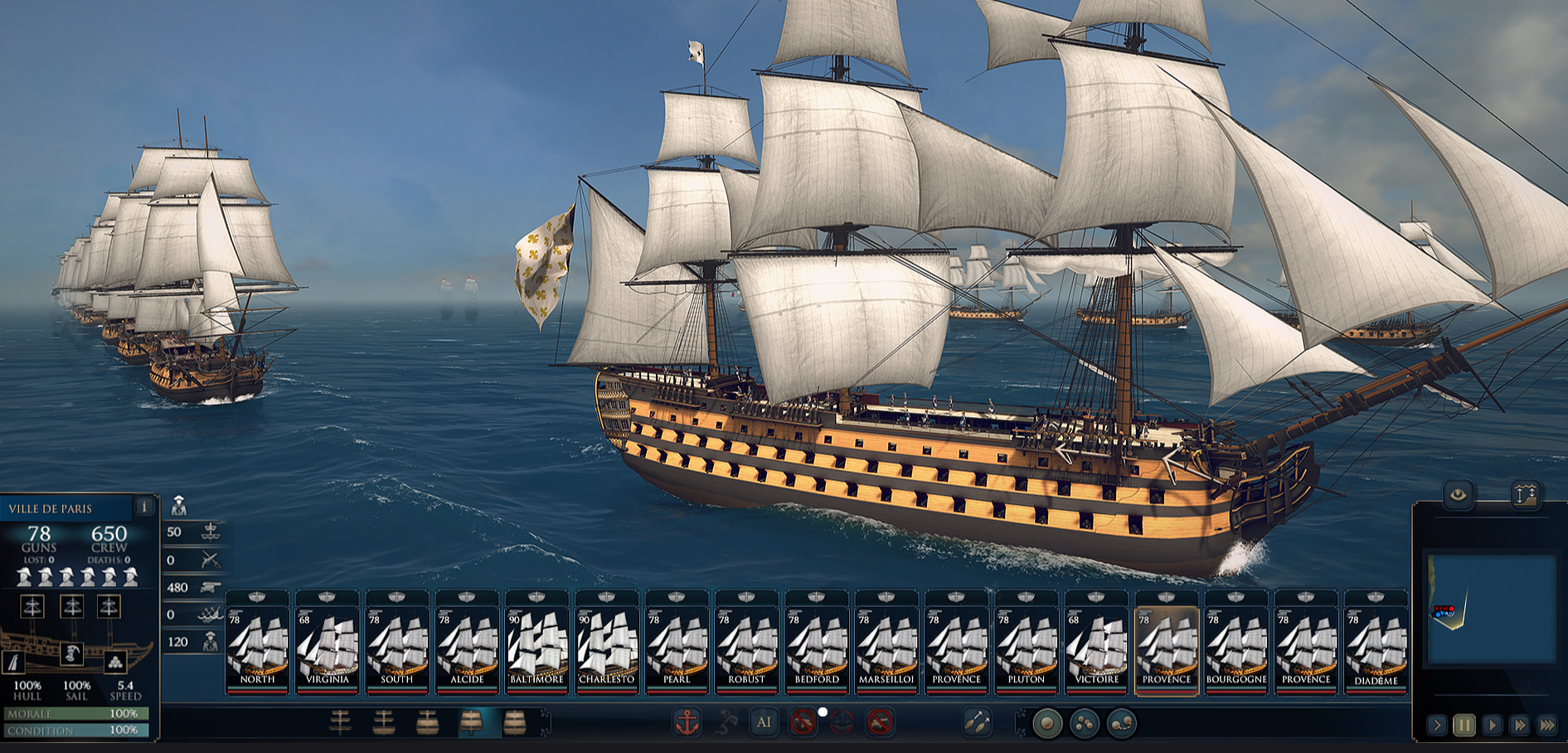The width and height of the screenshot is (1568, 753).
Task: Click the battle minimap
Action: coord(1490,610)
